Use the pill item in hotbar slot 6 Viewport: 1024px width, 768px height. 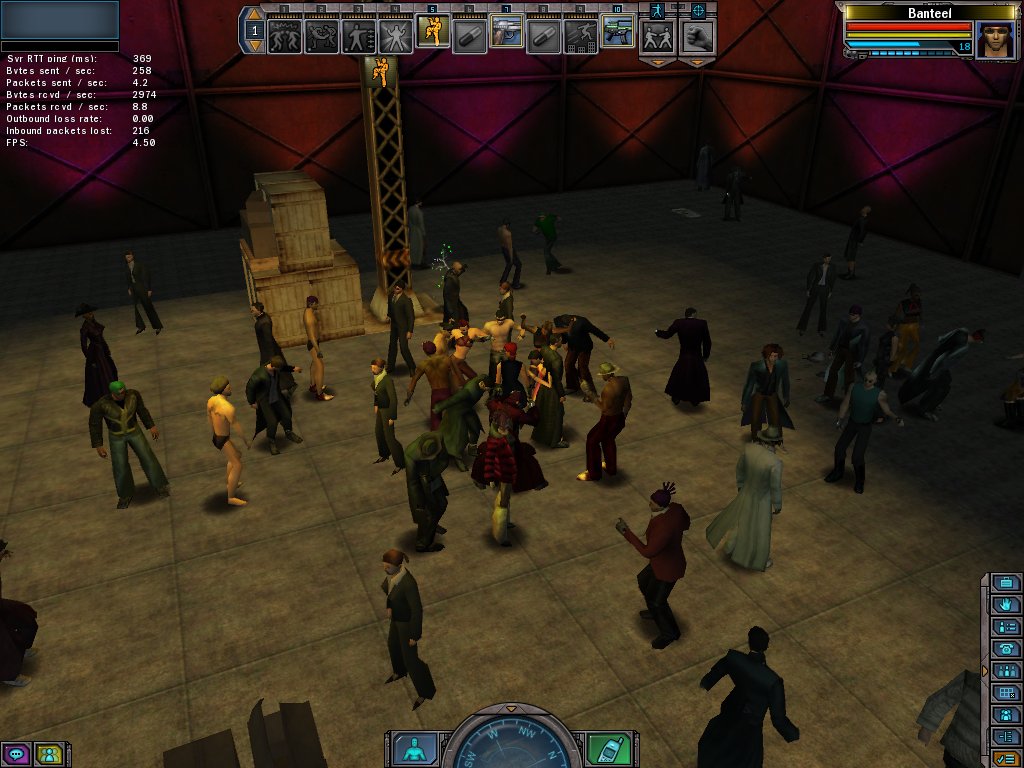click(x=469, y=34)
